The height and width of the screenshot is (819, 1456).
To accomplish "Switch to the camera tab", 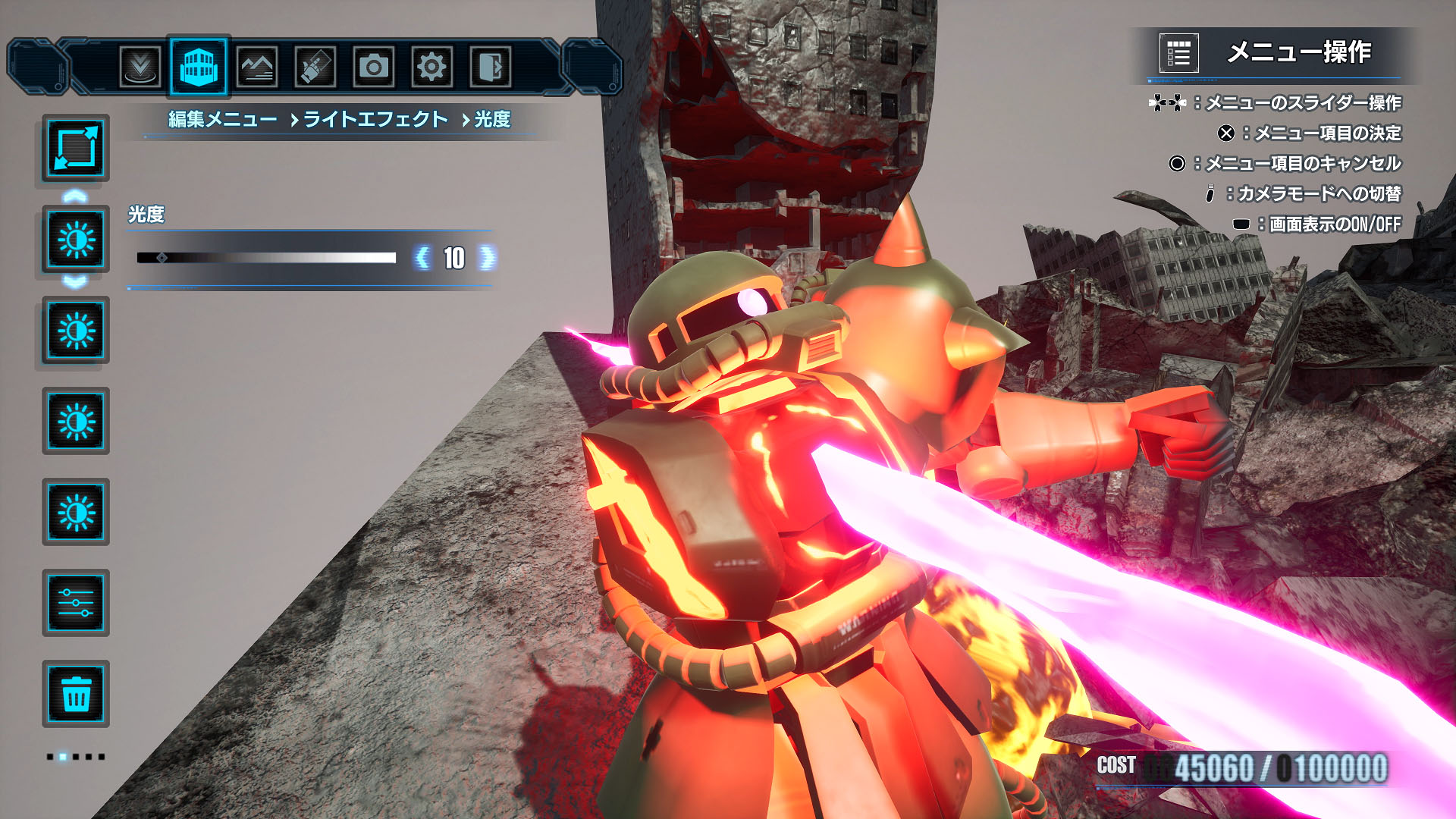I will [373, 67].
